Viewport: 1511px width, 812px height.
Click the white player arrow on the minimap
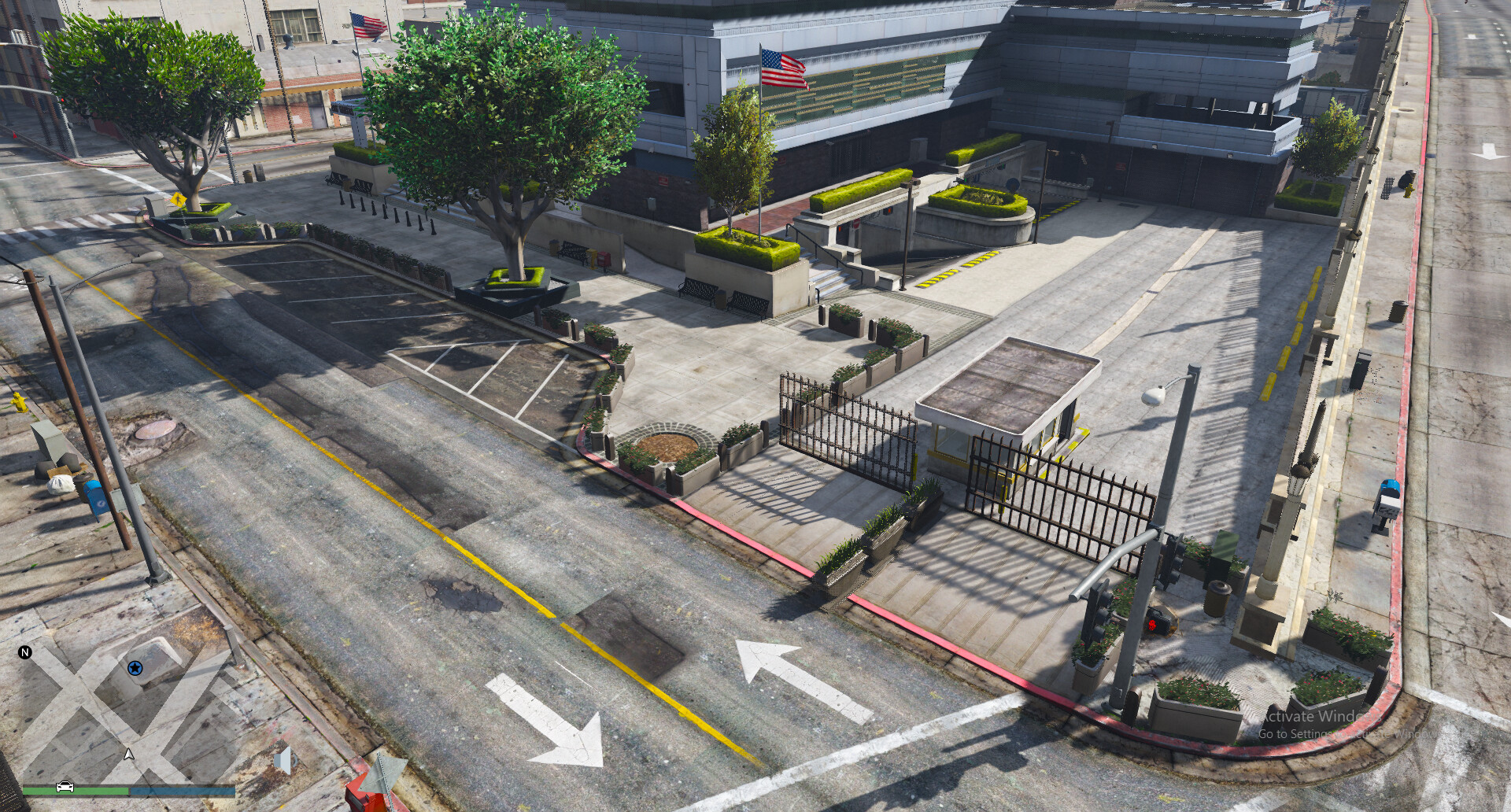pos(128,755)
